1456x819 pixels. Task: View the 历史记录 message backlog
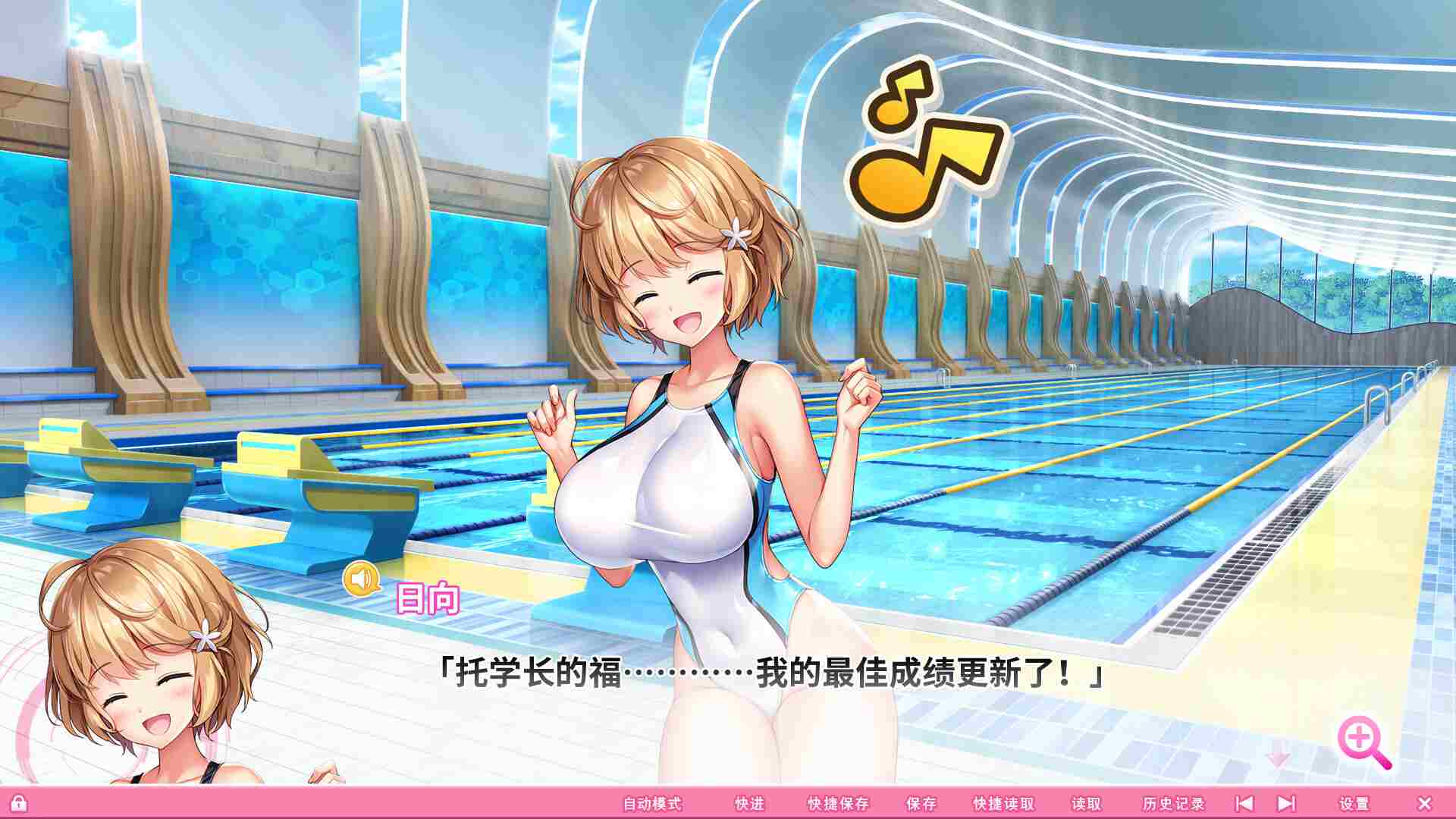coord(1172,802)
